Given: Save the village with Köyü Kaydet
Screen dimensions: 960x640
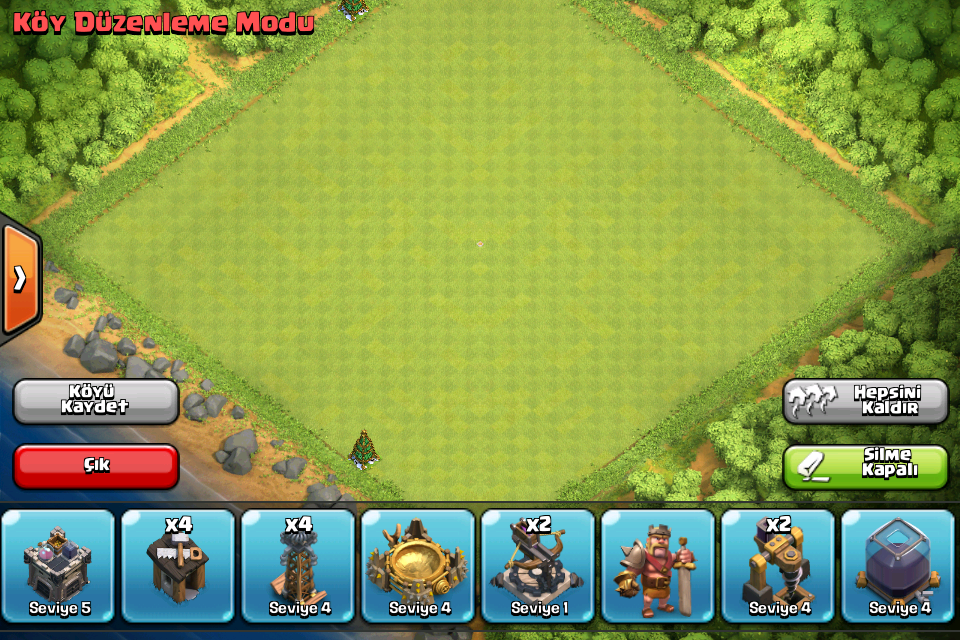Looking at the screenshot, I should (96, 400).
